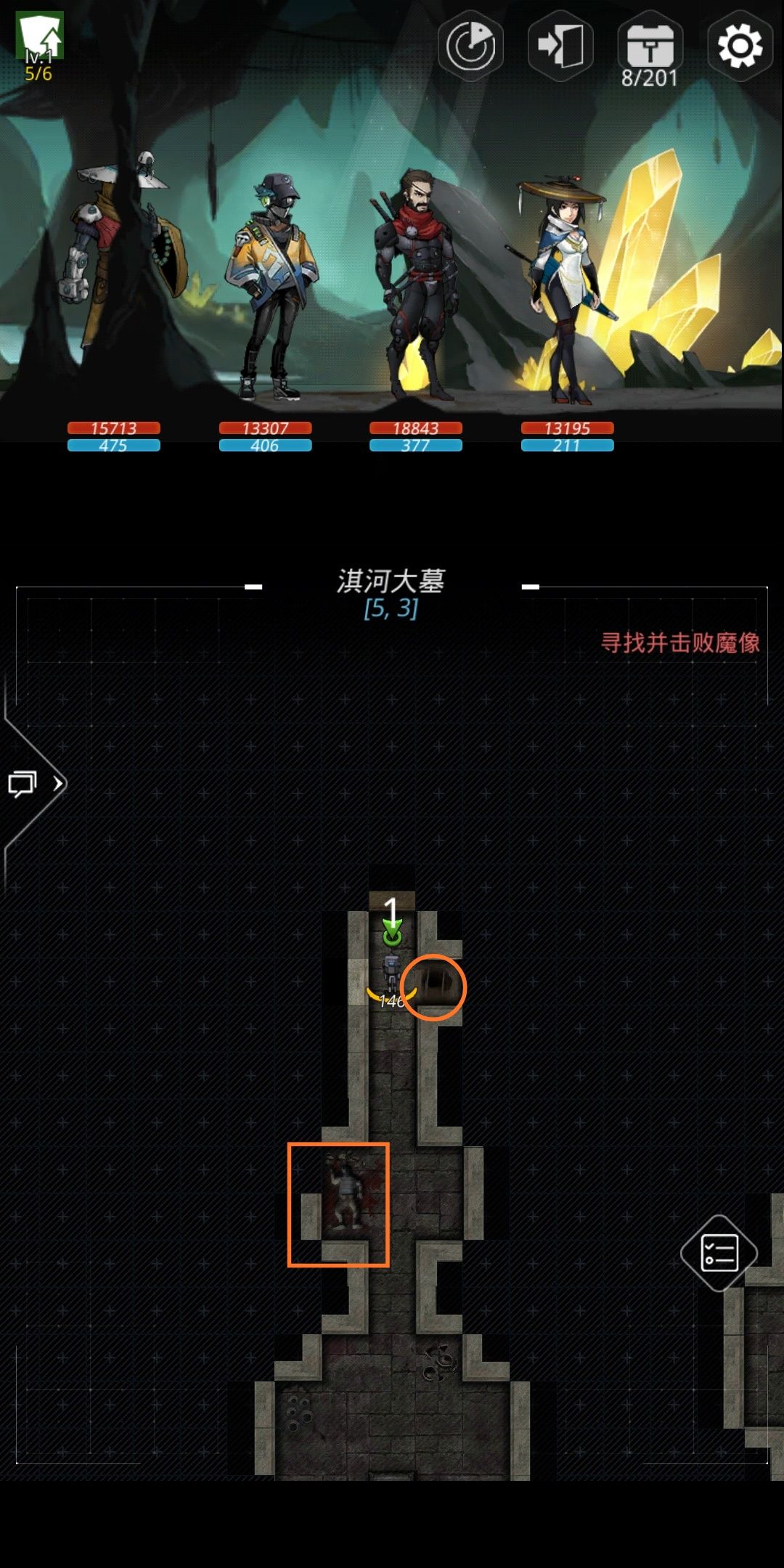
Task: Activate the radar scan icon
Action: click(470, 46)
